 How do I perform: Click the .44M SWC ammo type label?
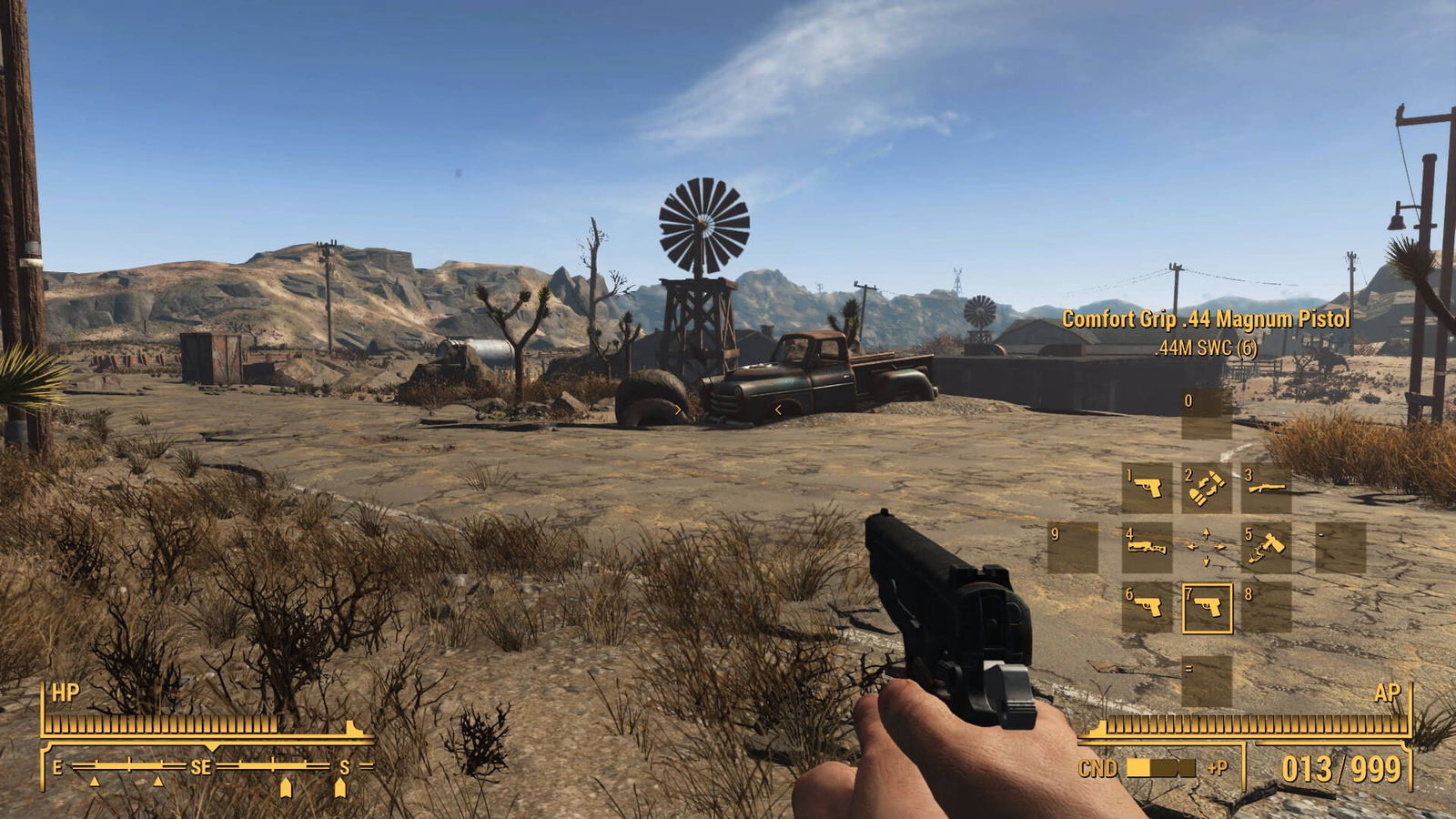pyautogui.click(x=1207, y=347)
